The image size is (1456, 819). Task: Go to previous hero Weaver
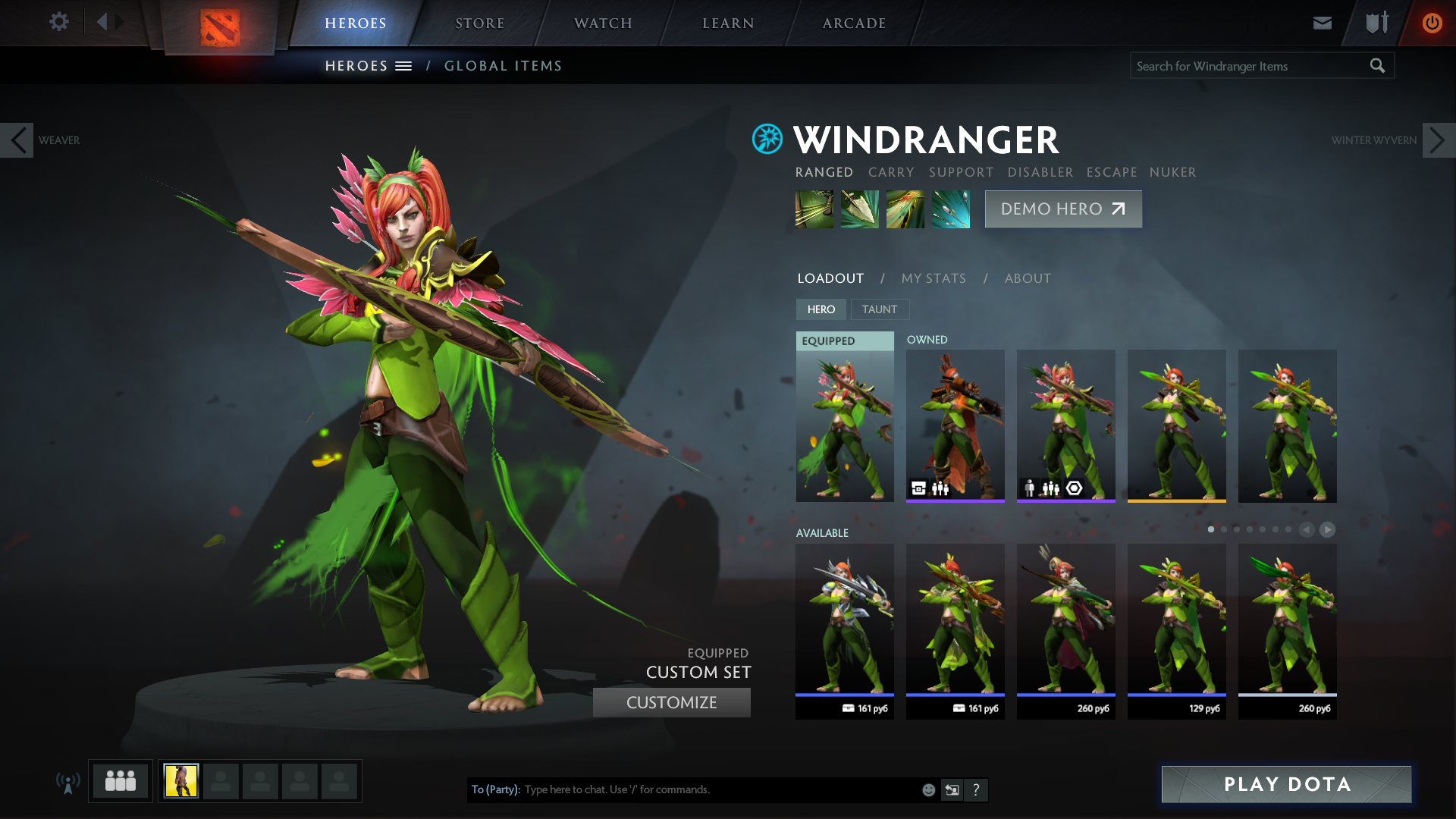pos(17,140)
